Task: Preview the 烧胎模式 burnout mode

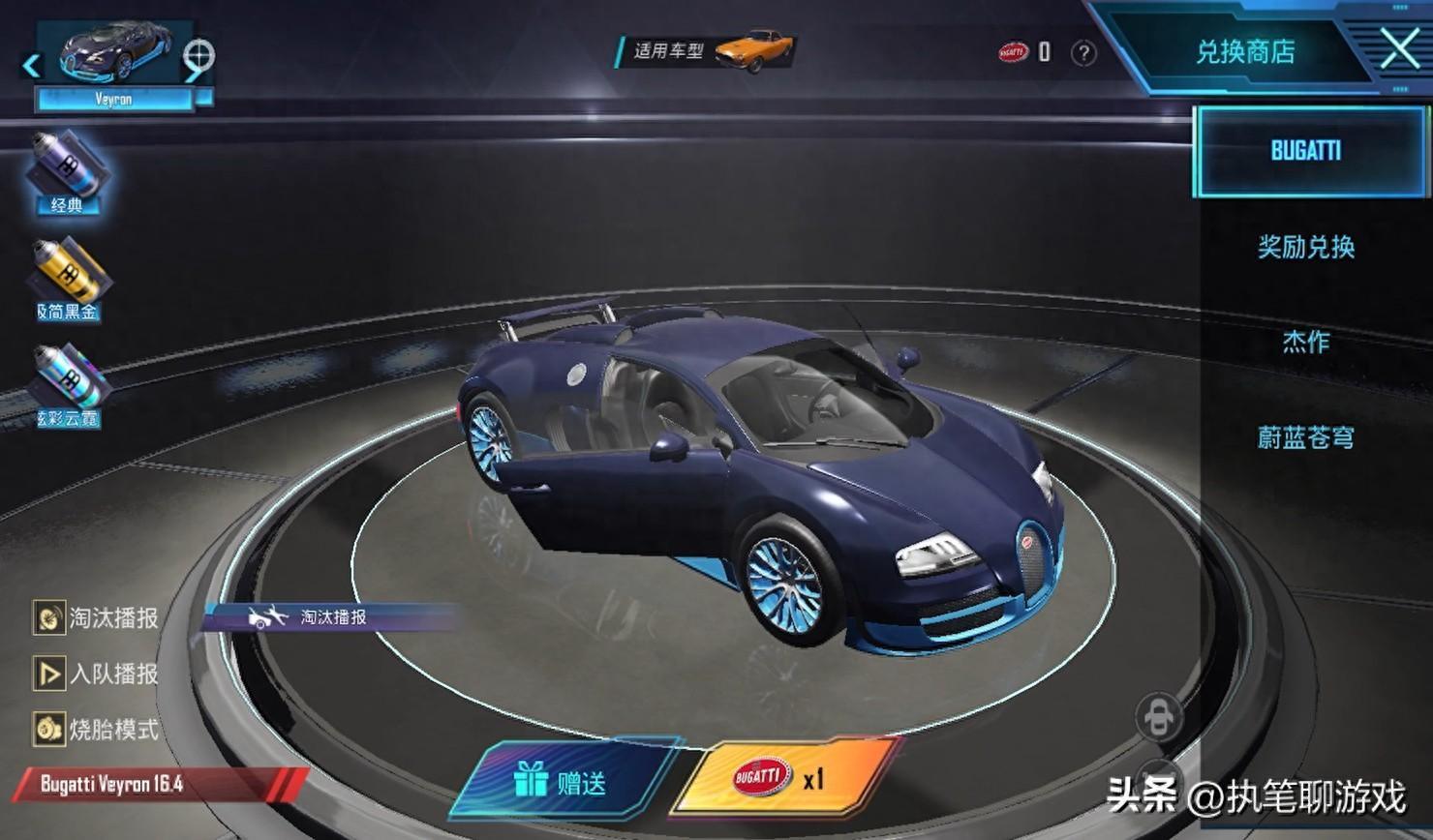Action: pos(97,729)
